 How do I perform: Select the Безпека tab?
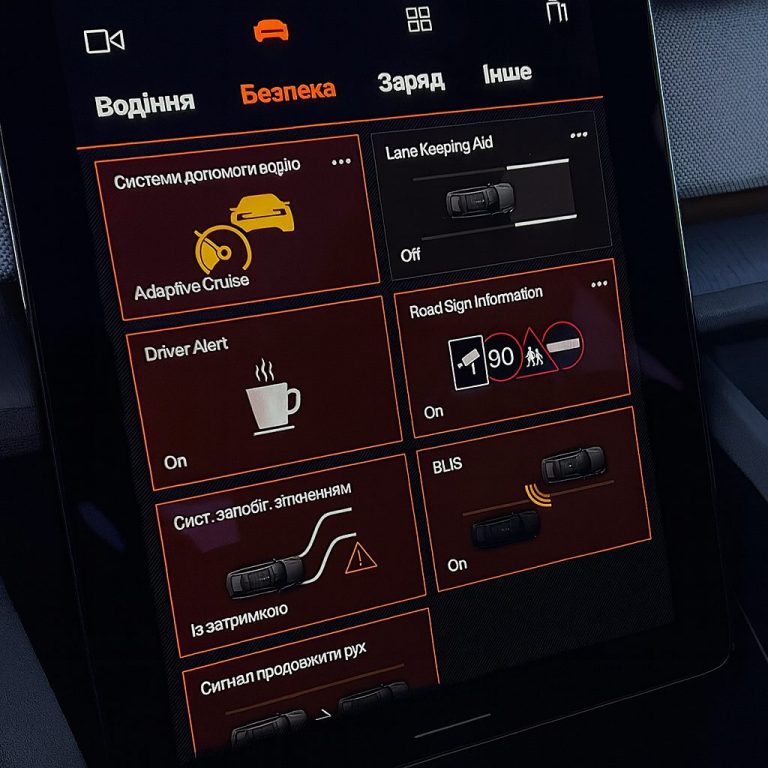click(x=288, y=91)
